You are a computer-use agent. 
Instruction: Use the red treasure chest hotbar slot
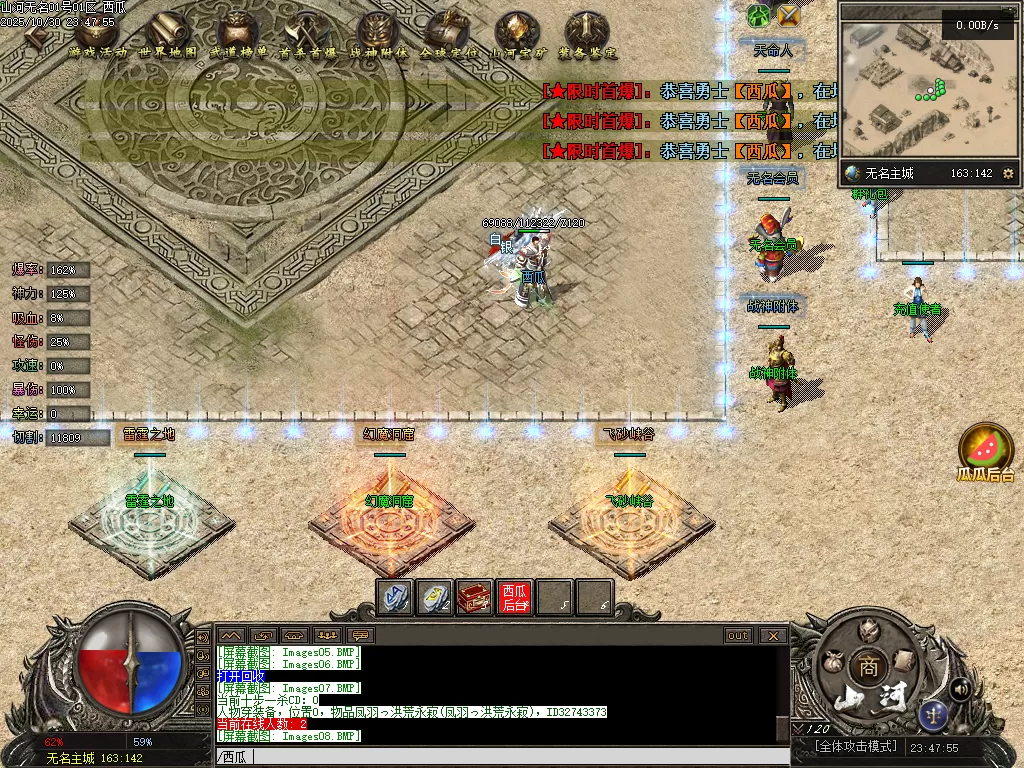click(x=475, y=597)
